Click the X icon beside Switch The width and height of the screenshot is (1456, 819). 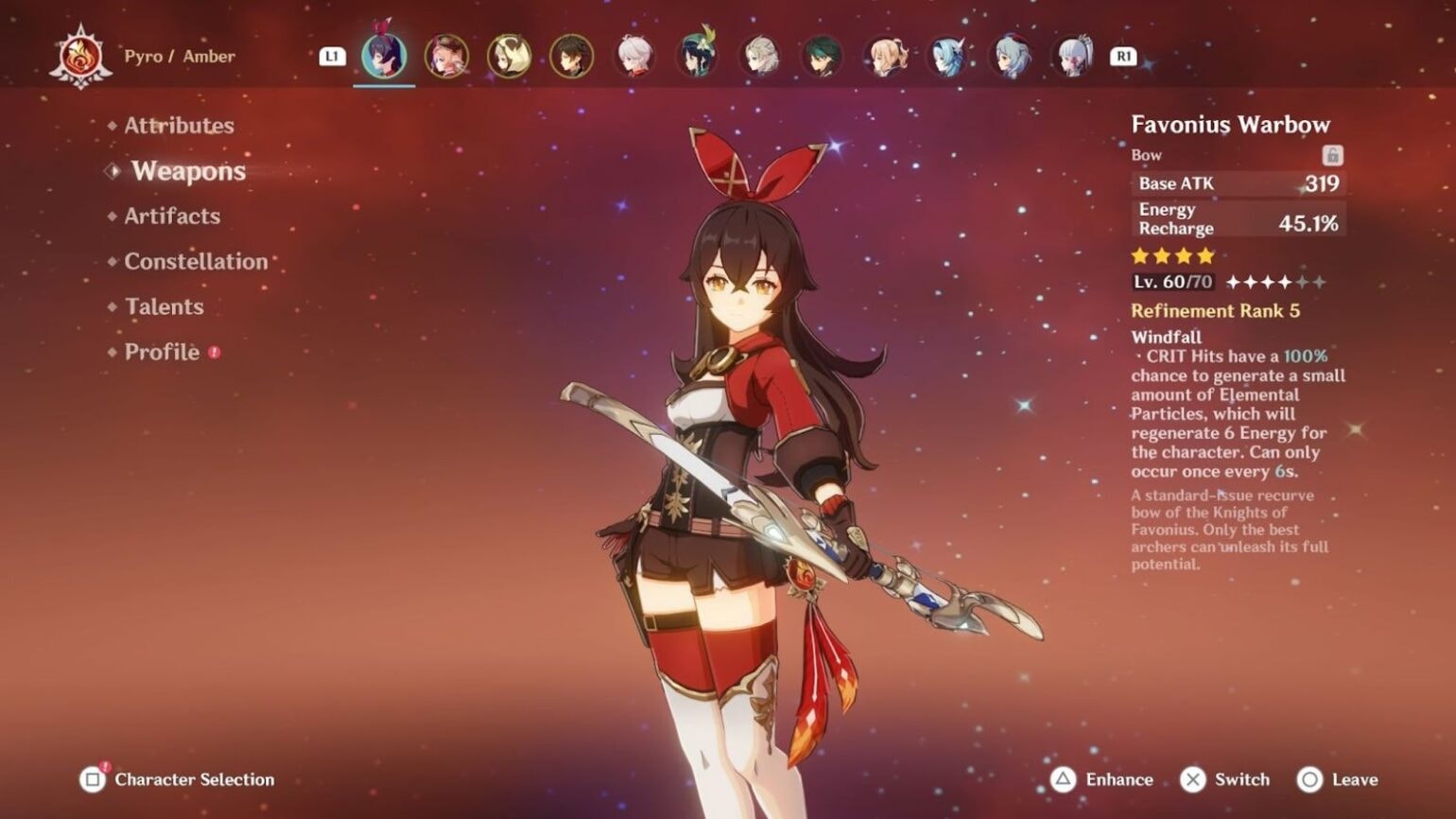[1195, 779]
